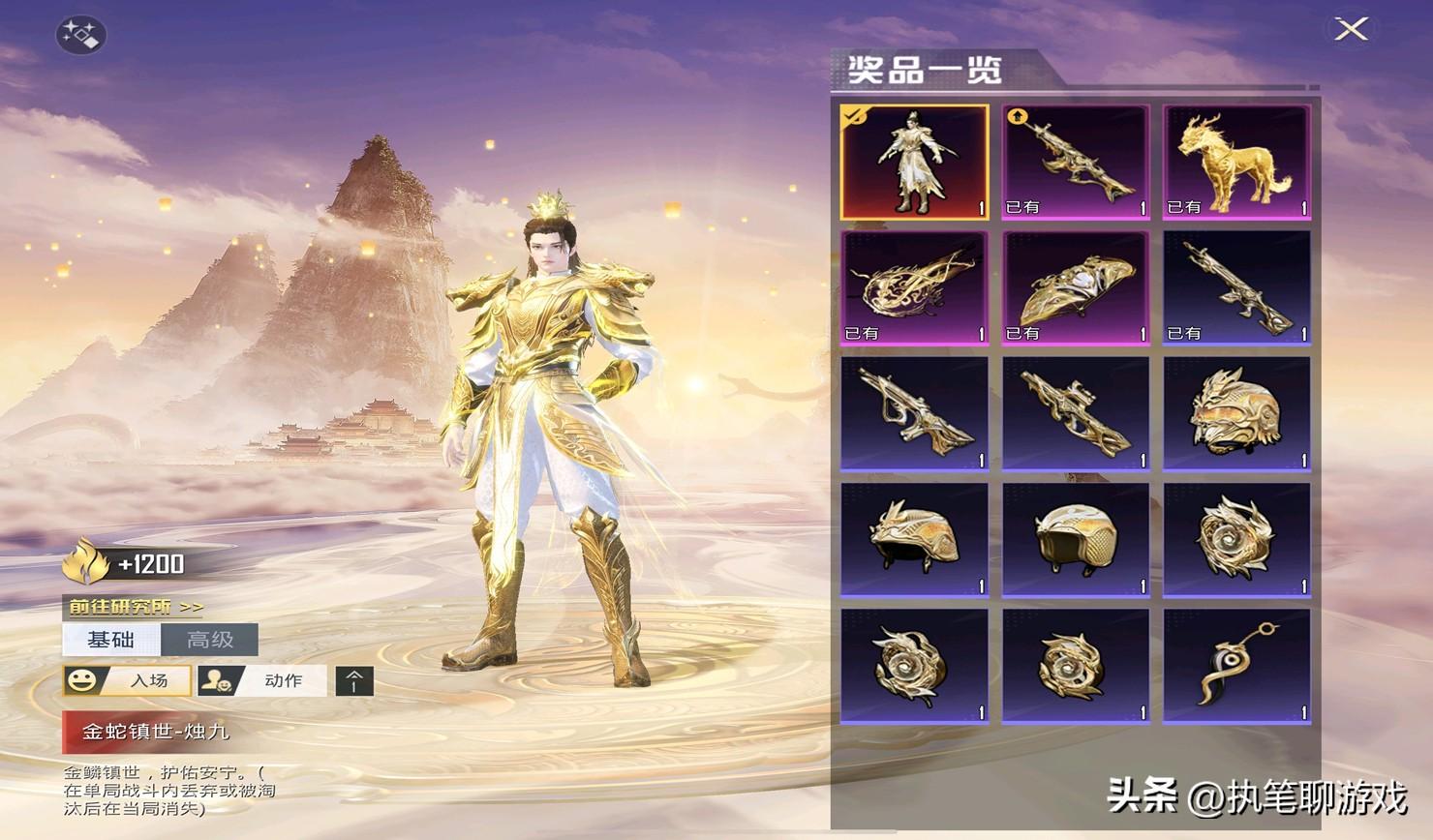
Task: Switch to the 高级 tab
Action: tap(210, 640)
